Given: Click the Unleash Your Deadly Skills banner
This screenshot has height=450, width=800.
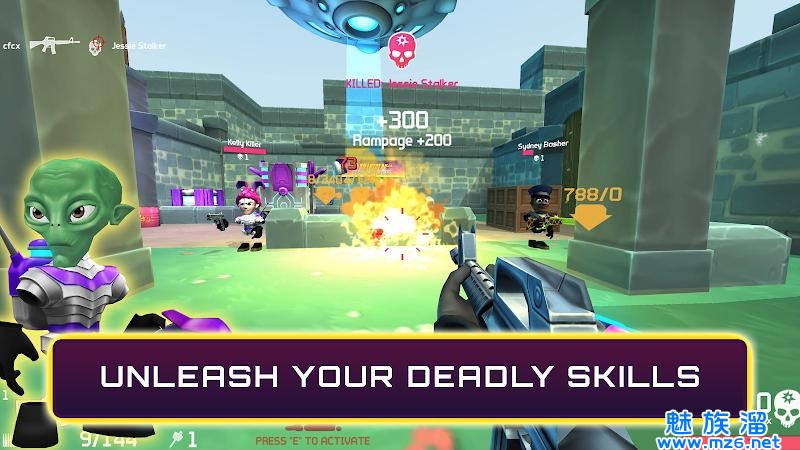Looking at the screenshot, I should pos(400,377).
